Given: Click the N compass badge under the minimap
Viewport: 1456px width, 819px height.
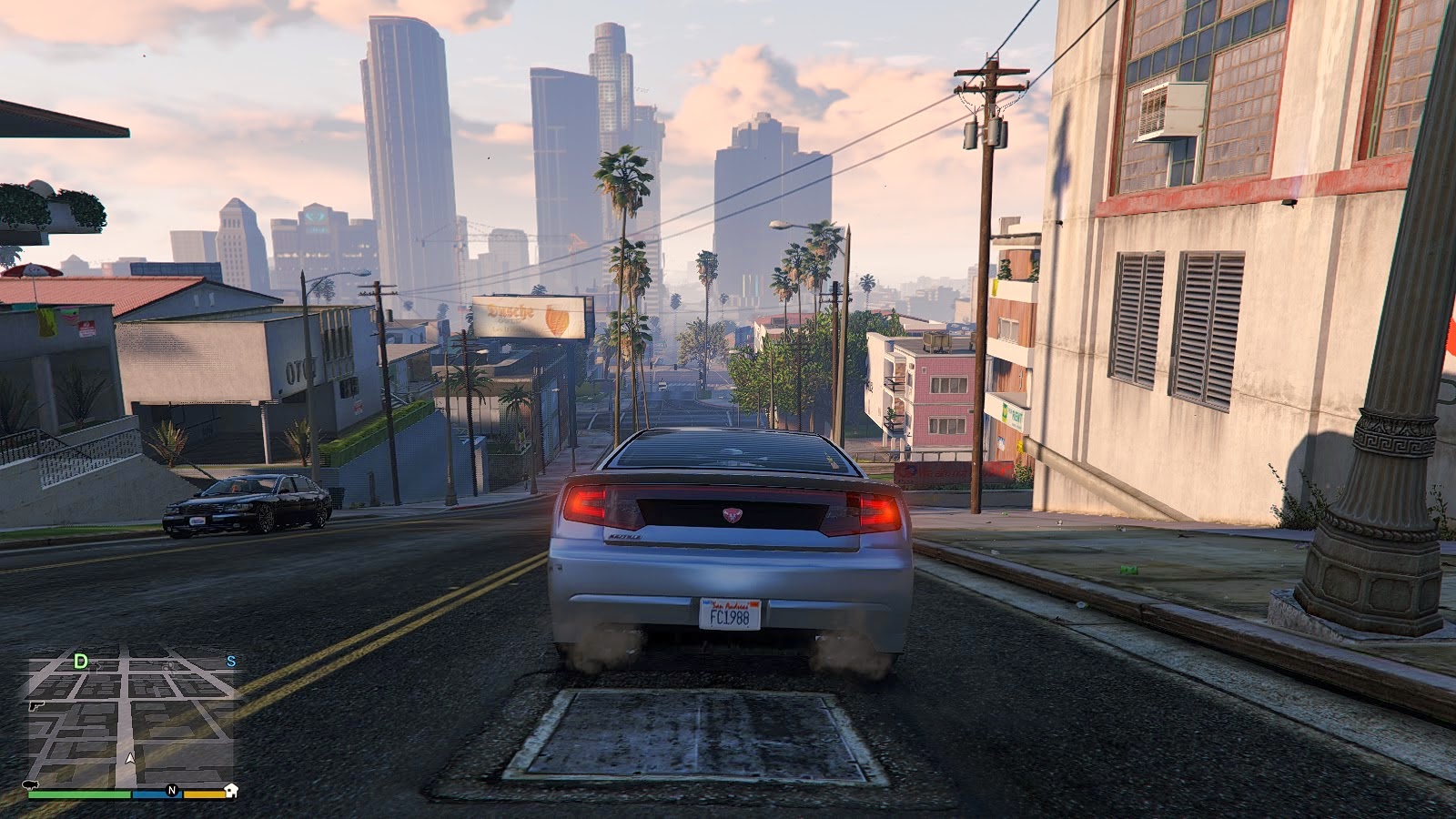Looking at the screenshot, I should point(172,790).
